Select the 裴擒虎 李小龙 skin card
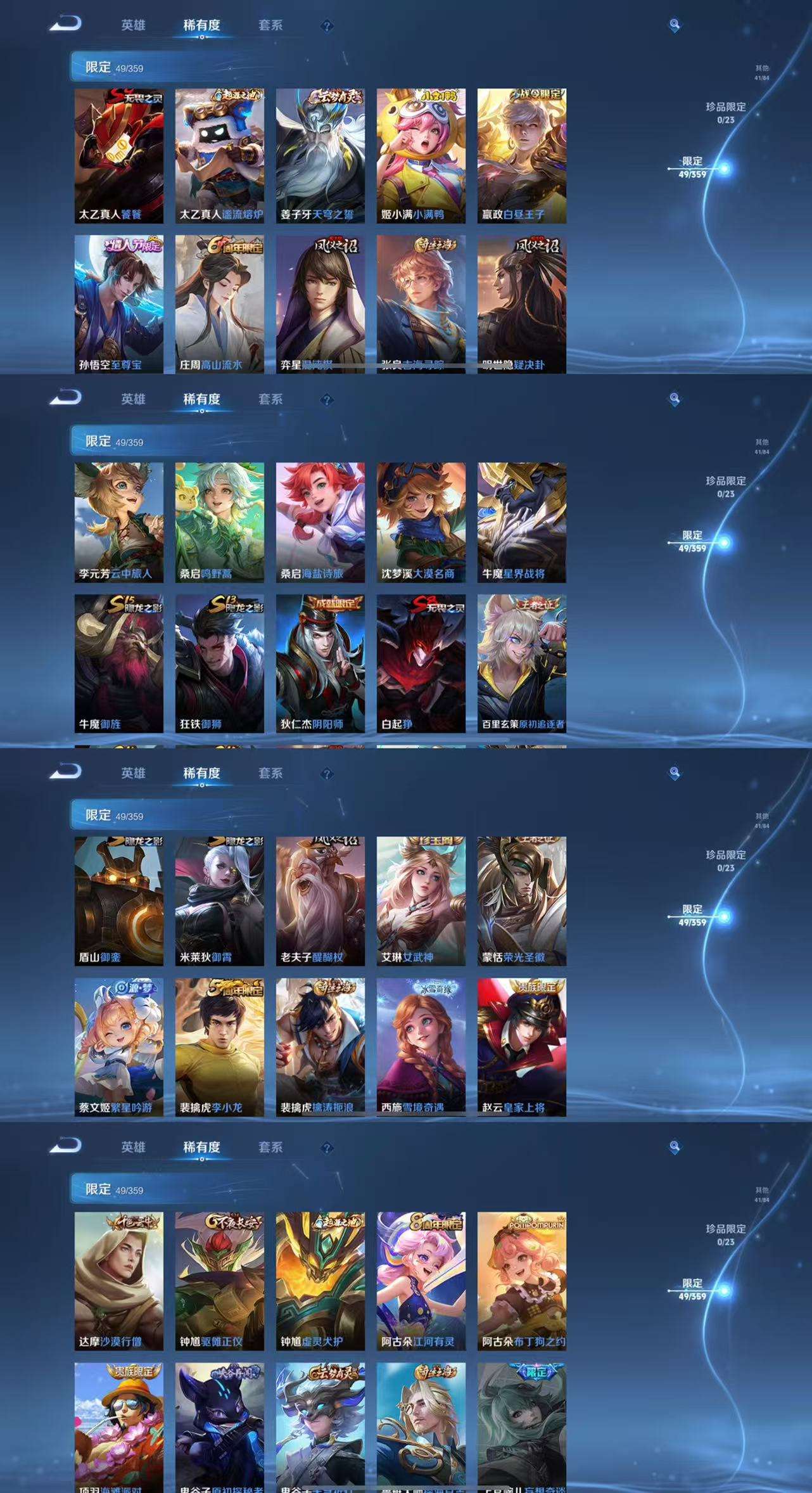 pos(219,1047)
